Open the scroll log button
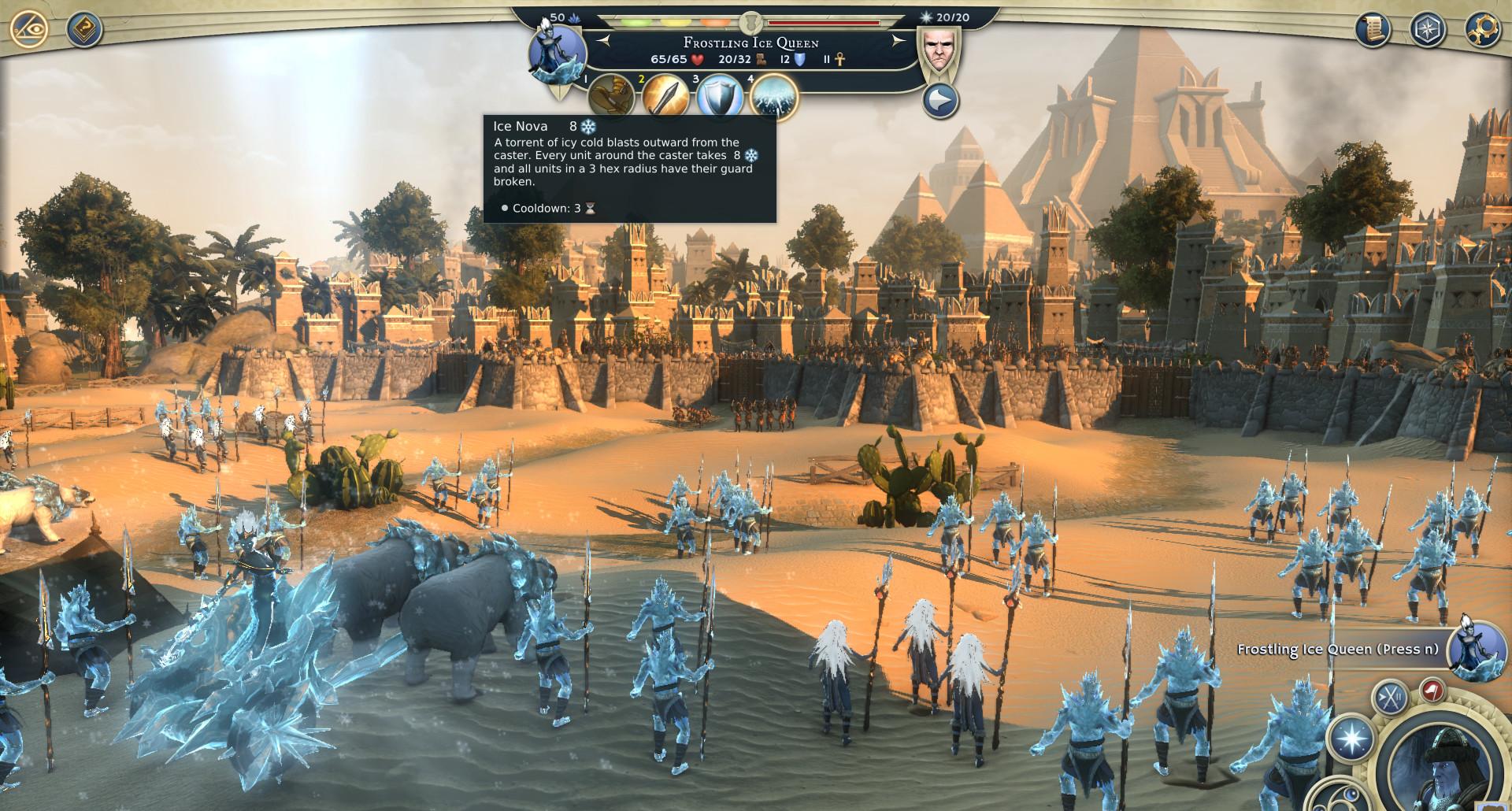The width and height of the screenshot is (1512, 811). click(x=1373, y=30)
